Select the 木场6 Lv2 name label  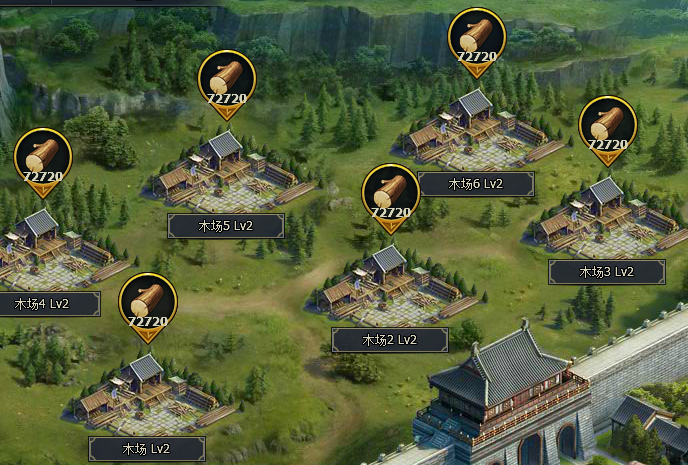475,184
